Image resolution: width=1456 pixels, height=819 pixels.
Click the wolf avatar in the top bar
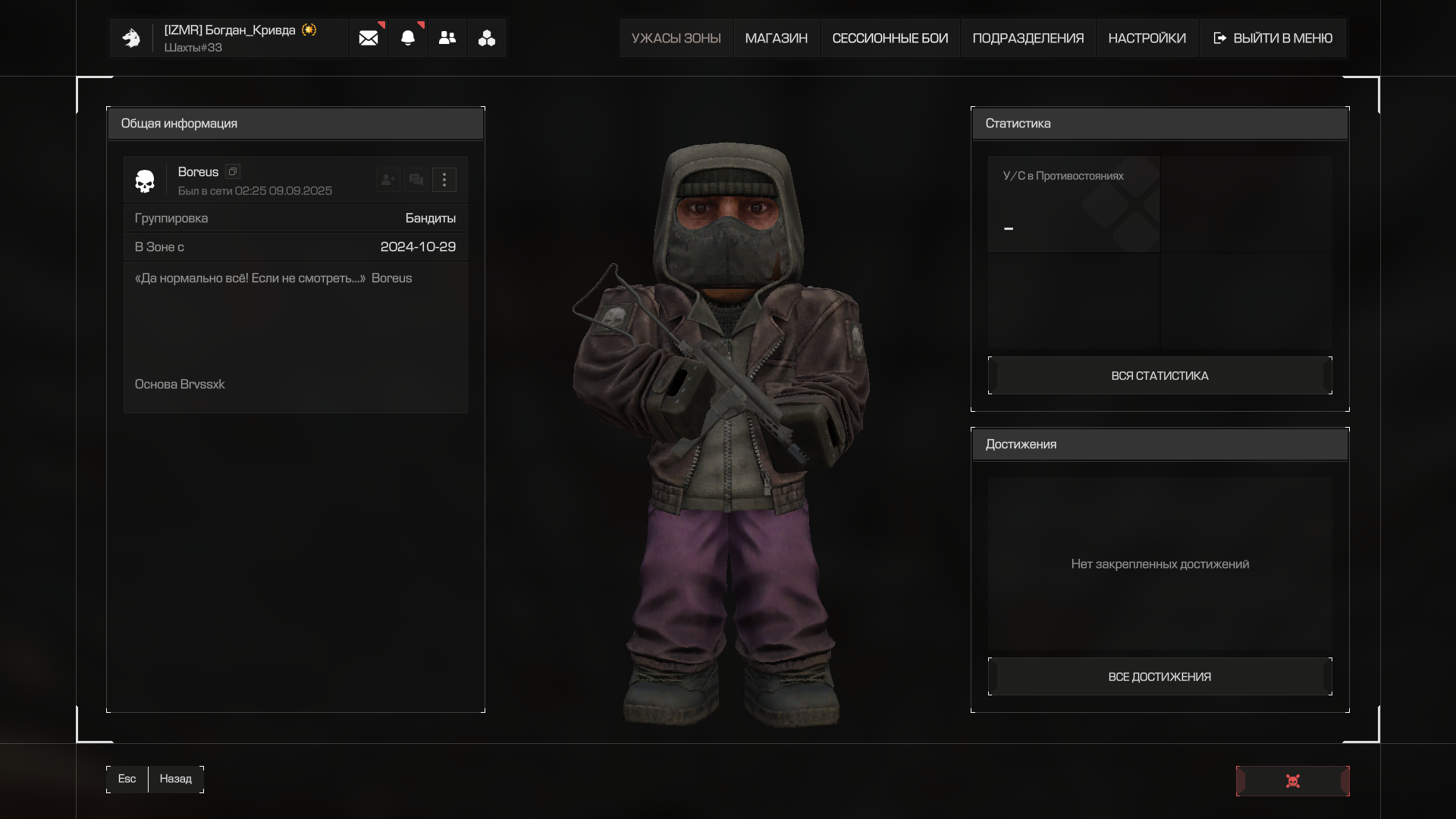(x=131, y=38)
